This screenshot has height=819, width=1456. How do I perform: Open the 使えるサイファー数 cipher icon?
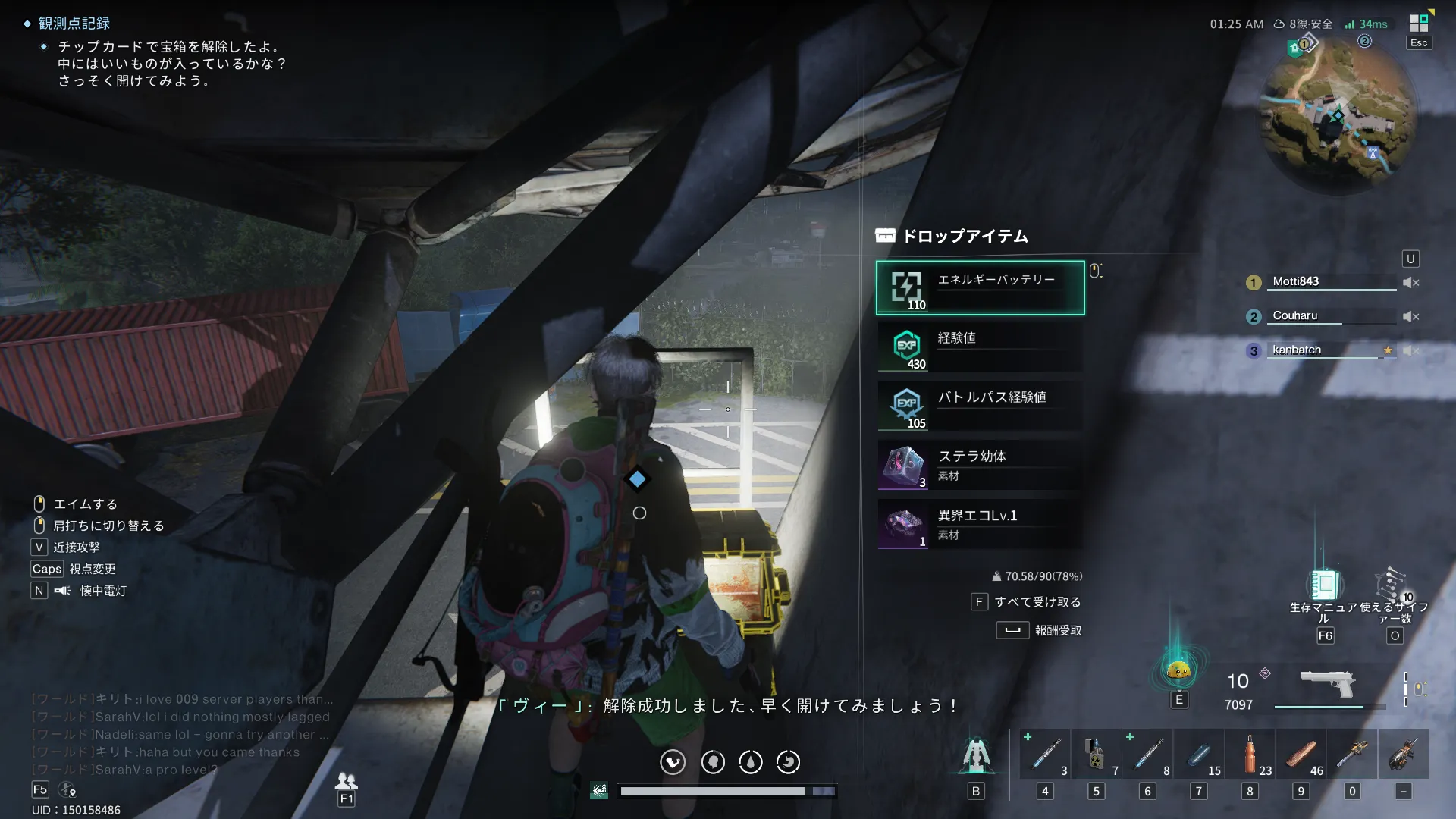click(1392, 585)
